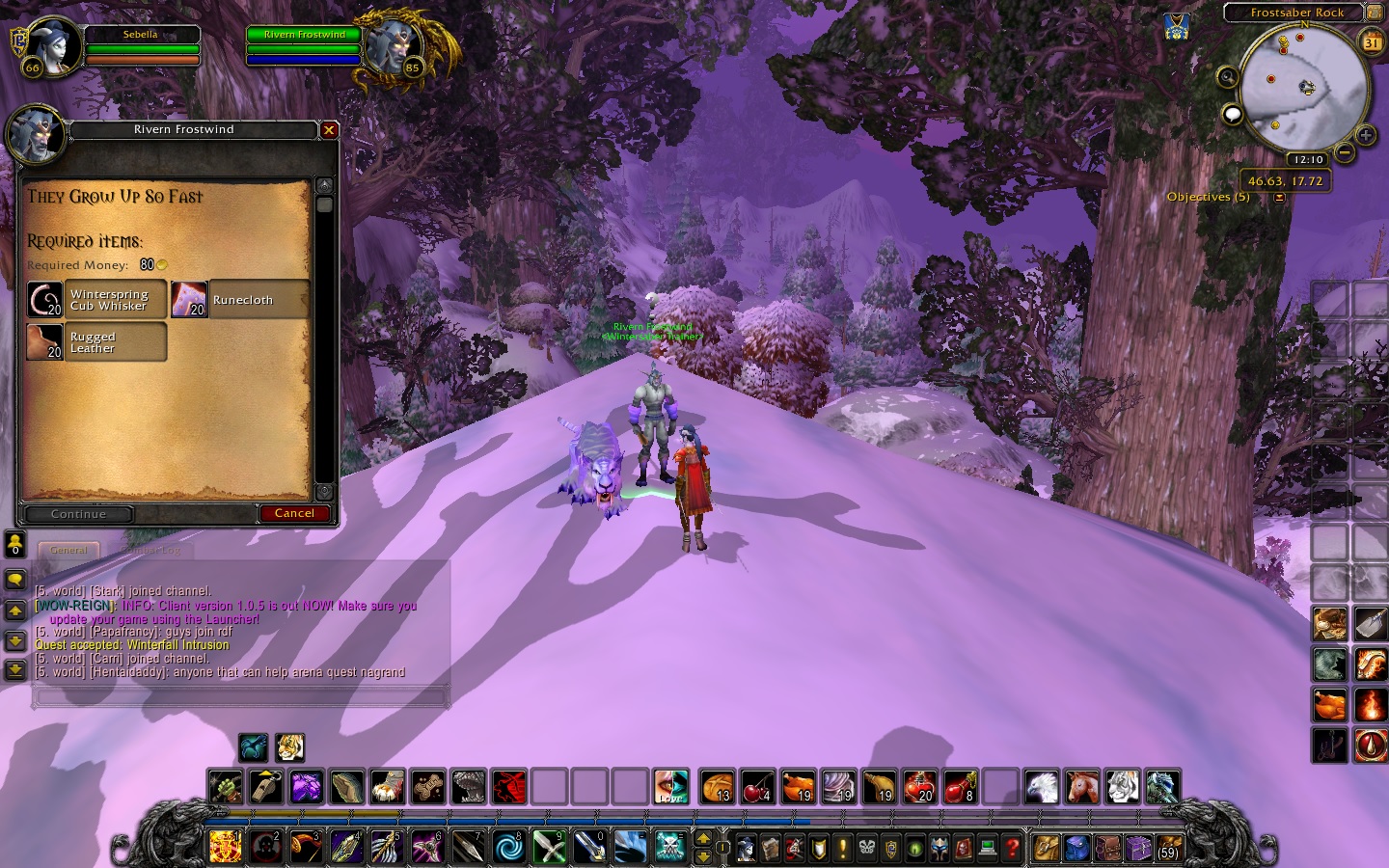Screen dimensions: 1389x868
Task: Open the main game menu computer icon
Action: point(987,849)
